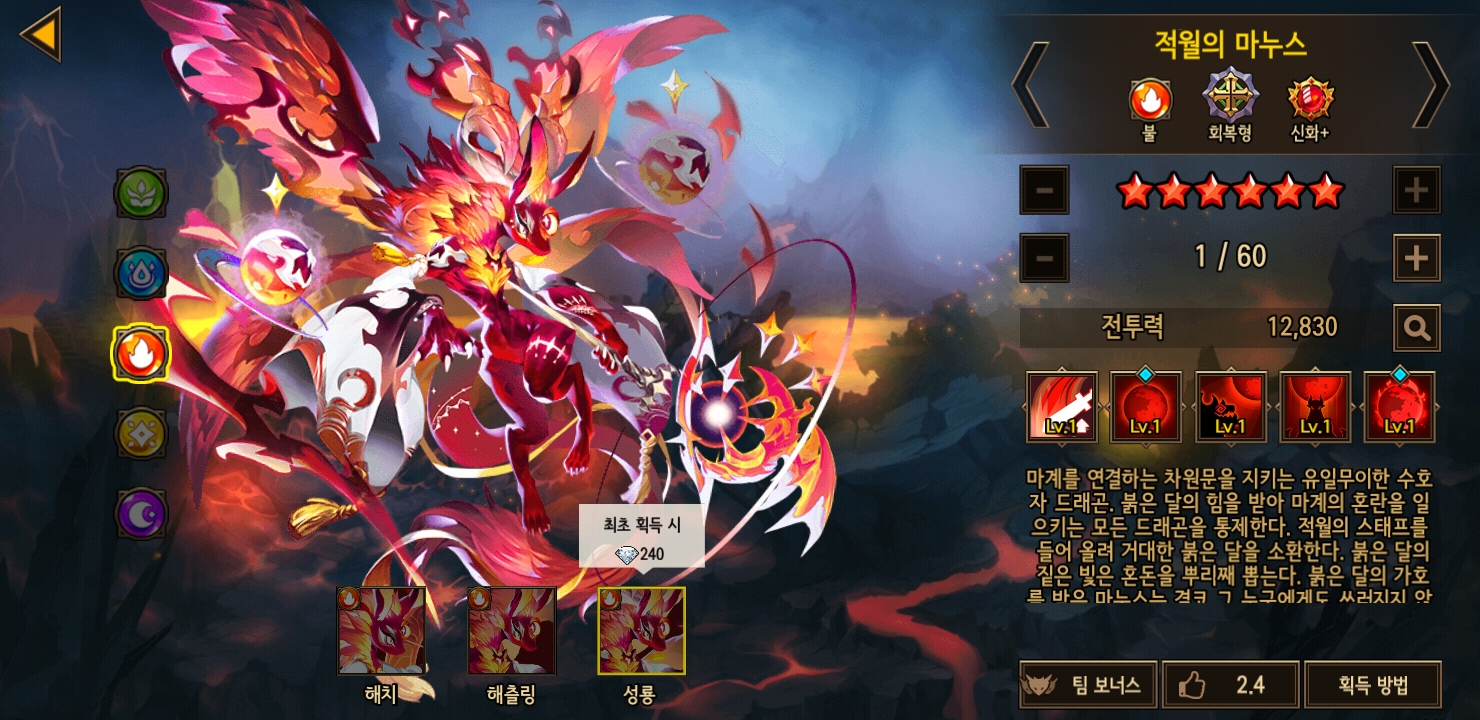
Task: Increase the star grade with plus
Action: 1416,190
